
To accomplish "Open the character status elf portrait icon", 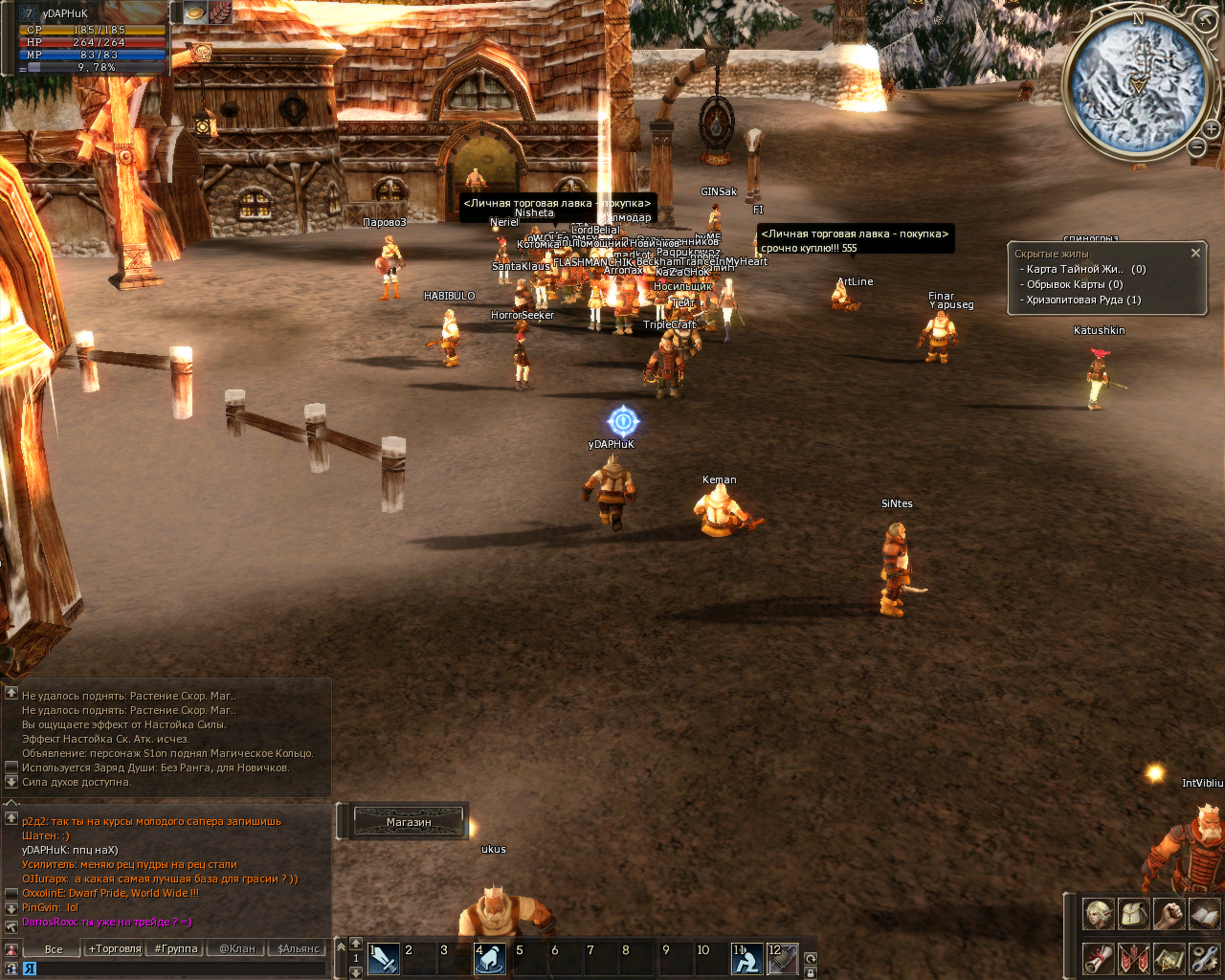I will coord(1098,914).
